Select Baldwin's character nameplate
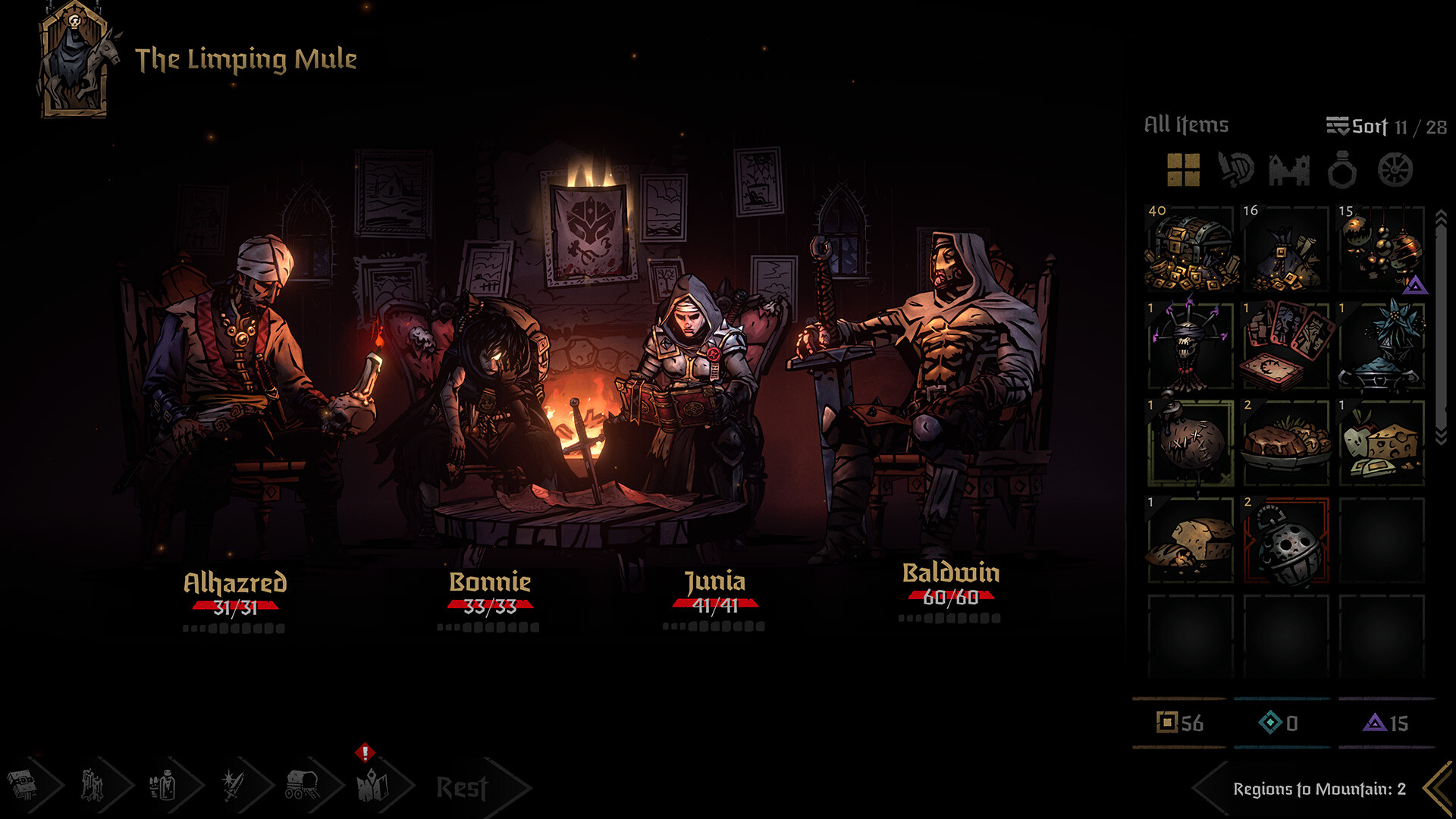This screenshot has height=819, width=1456. click(950, 575)
